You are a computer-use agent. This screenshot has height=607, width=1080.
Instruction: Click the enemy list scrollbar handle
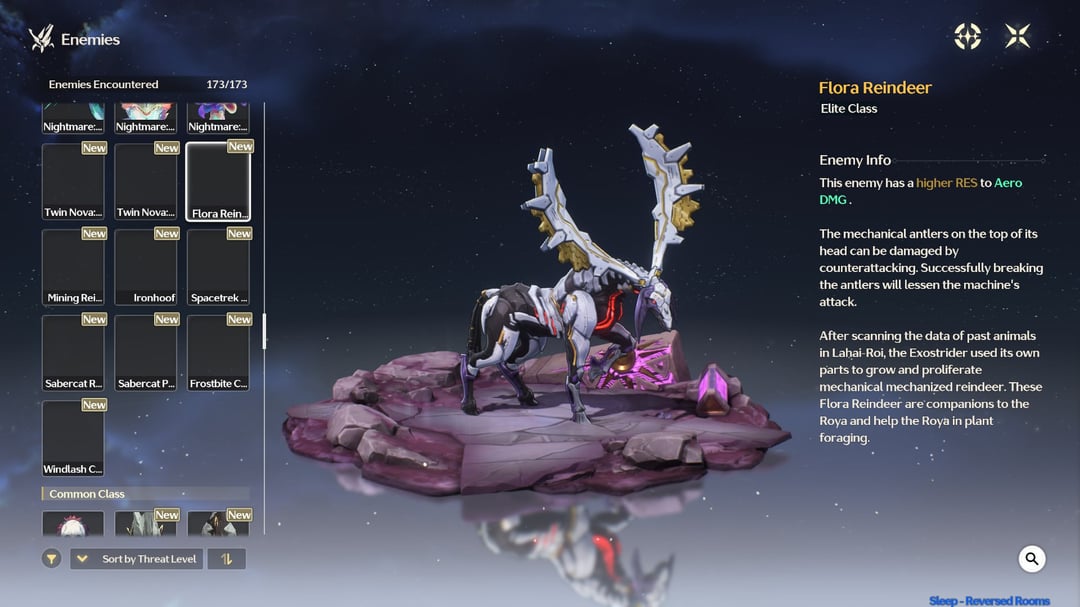[264, 331]
